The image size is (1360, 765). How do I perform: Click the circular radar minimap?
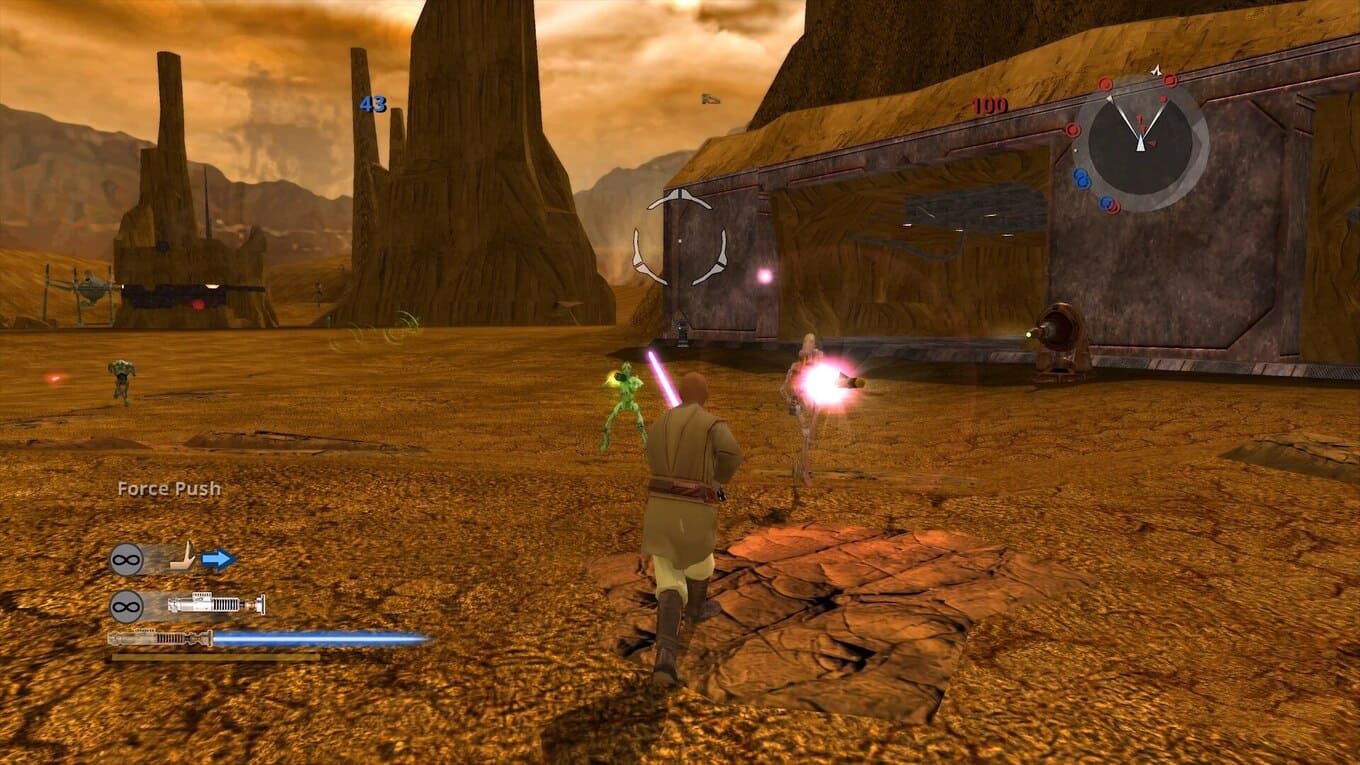[1140, 142]
